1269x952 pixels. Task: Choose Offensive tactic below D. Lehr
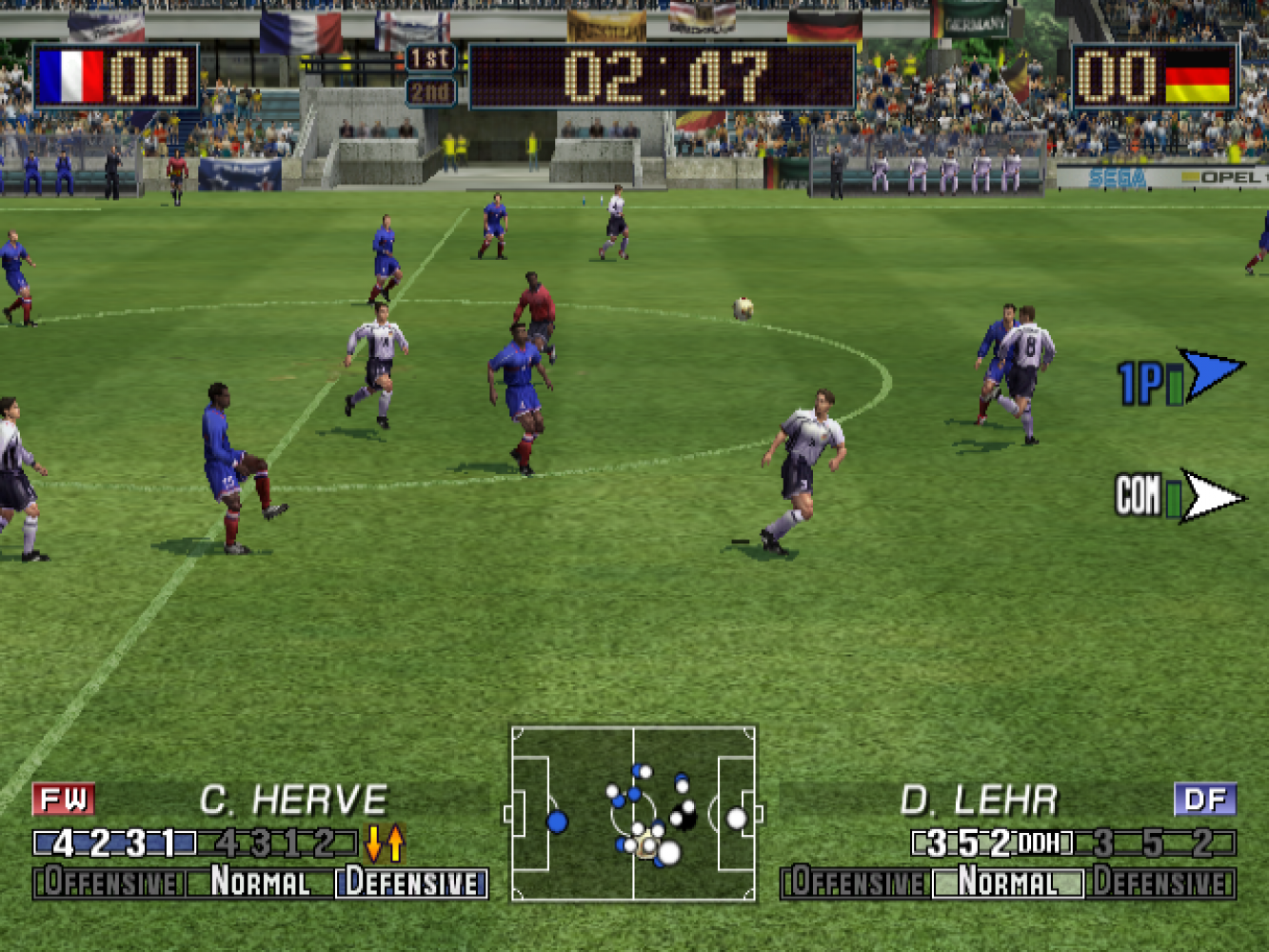click(x=855, y=883)
